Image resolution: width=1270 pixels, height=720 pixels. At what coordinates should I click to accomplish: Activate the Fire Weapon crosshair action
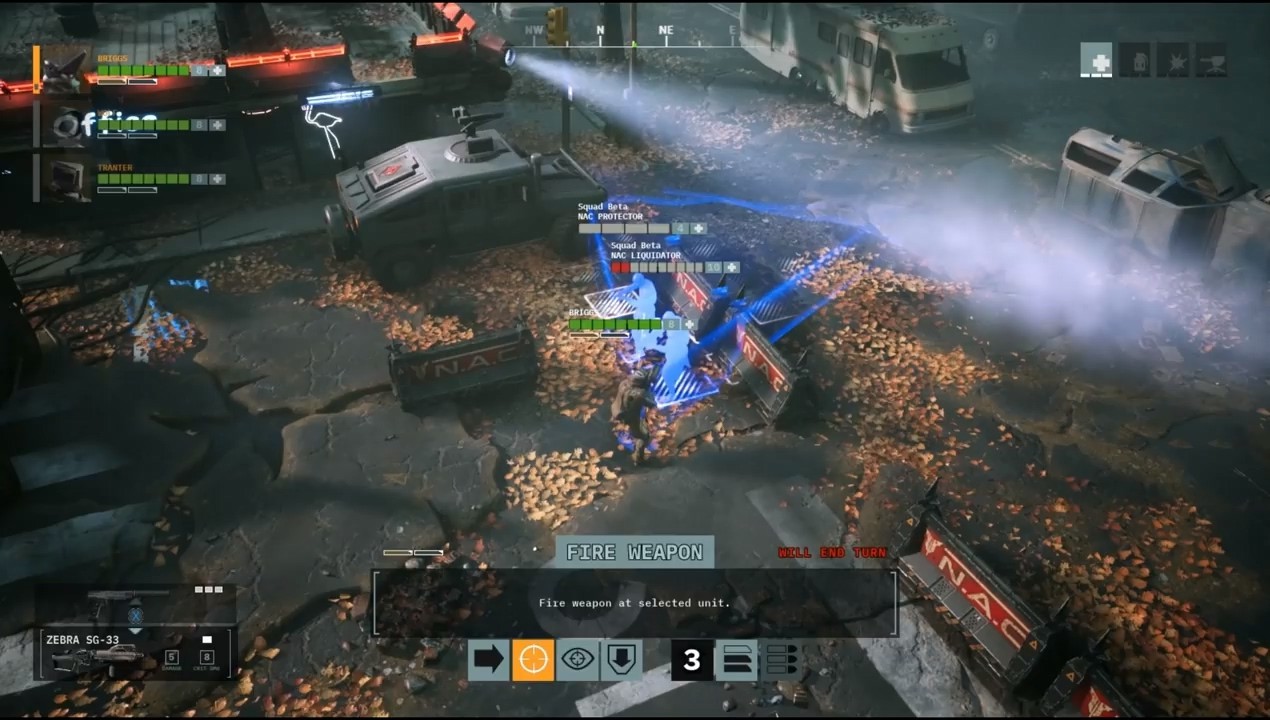pos(533,661)
